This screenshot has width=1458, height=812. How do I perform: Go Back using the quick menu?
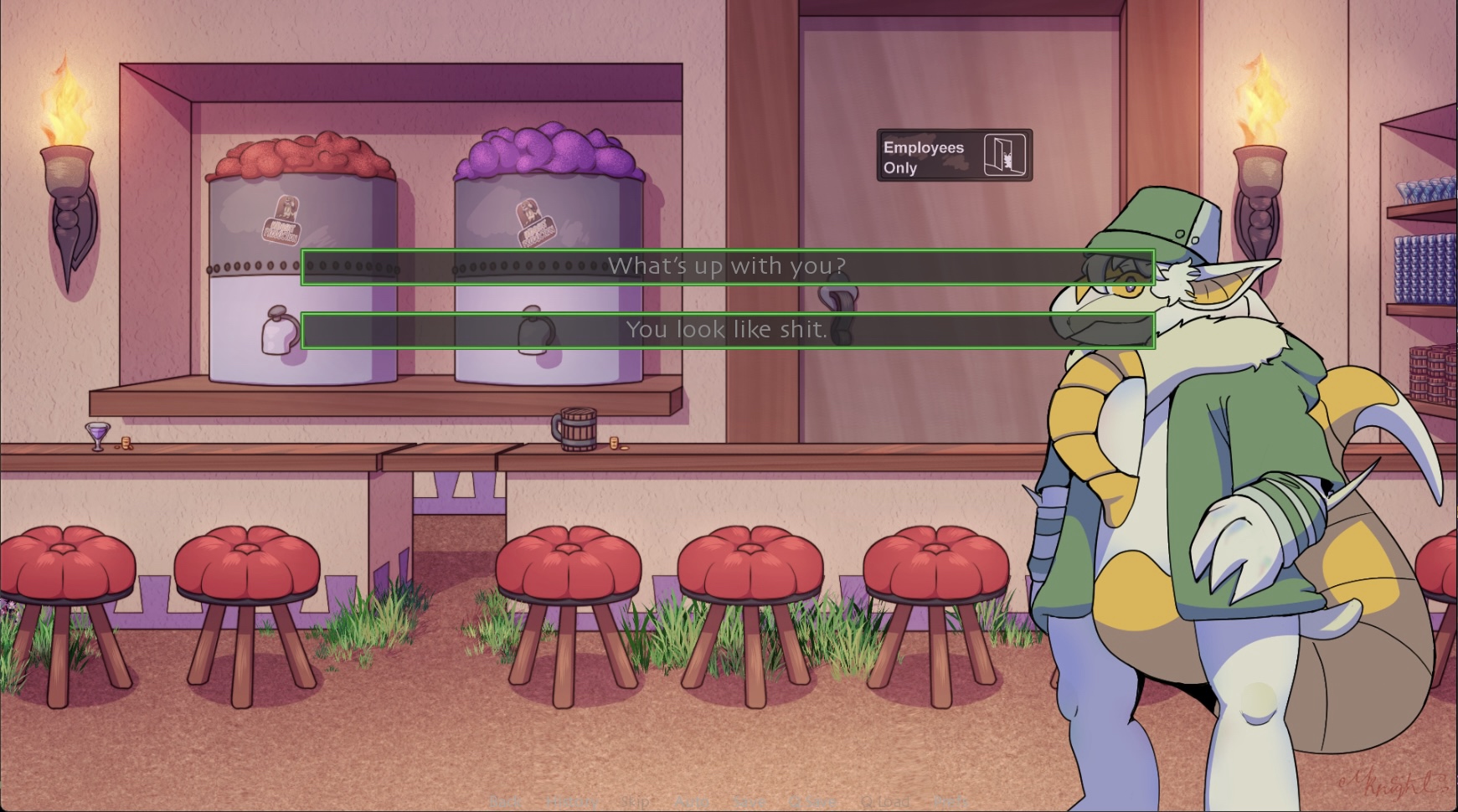(x=504, y=802)
